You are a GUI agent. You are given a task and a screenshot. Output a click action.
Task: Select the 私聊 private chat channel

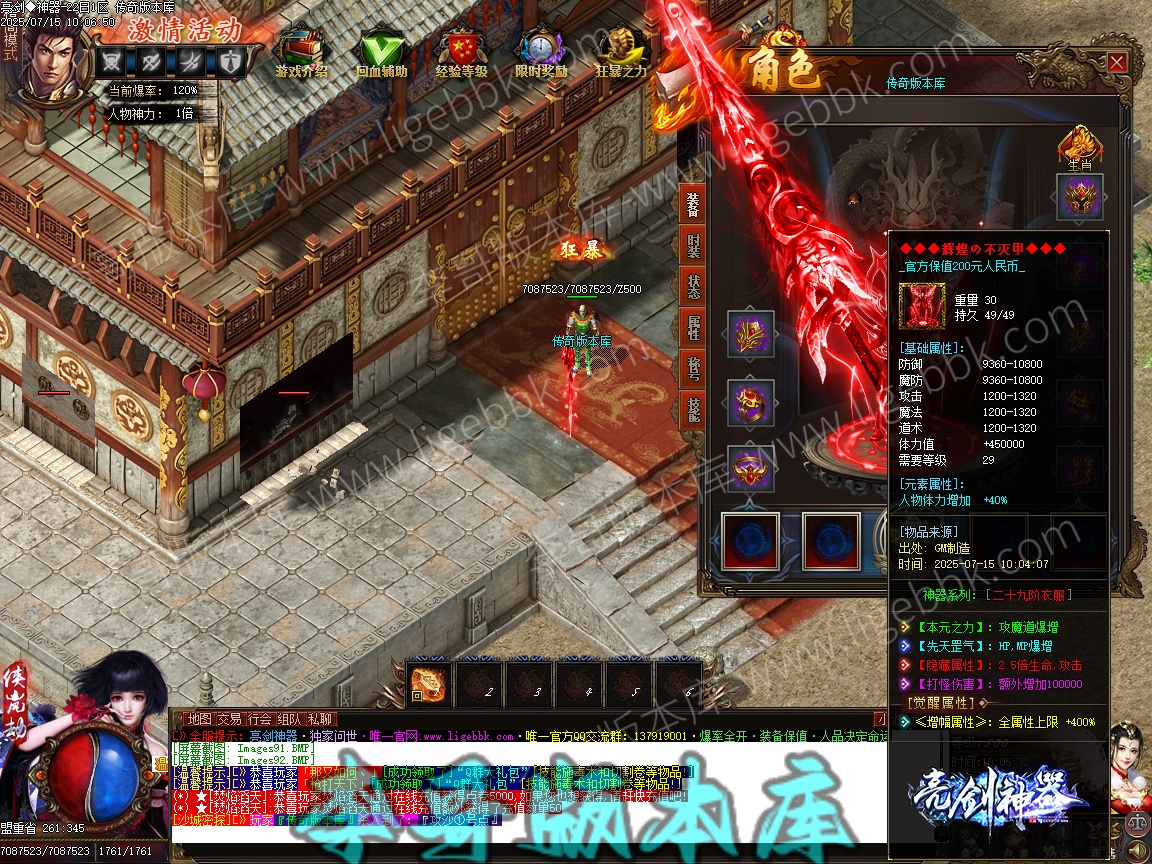click(x=320, y=719)
